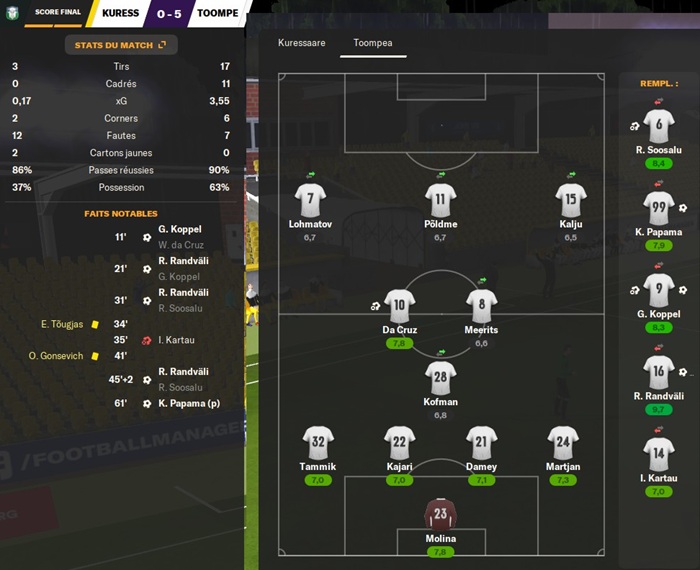Choose substitute R. Randväli number 16
The height and width of the screenshot is (570, 700).
pyautogui.click(x=658, y=372)
